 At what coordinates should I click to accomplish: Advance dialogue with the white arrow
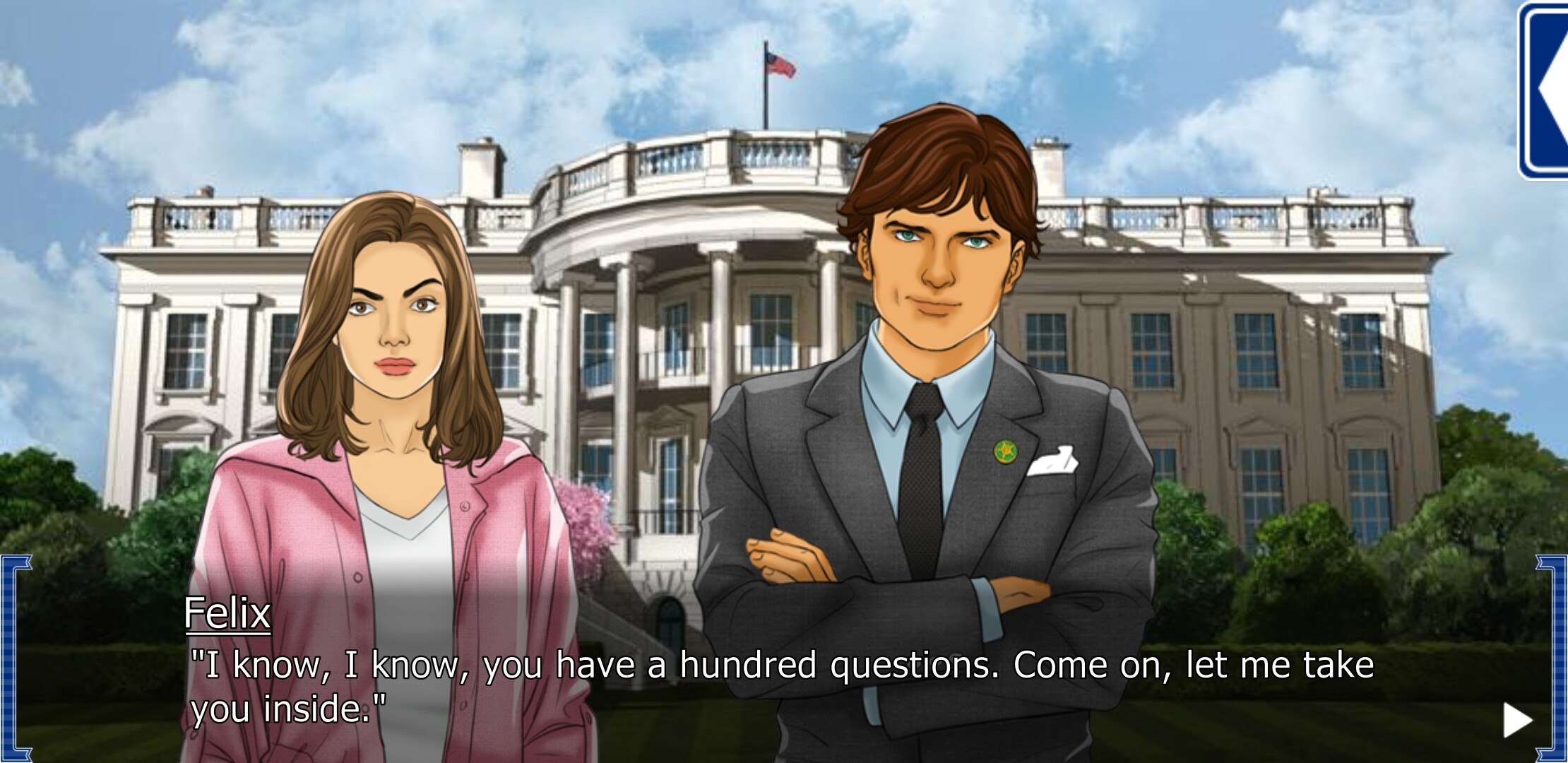point(1517,720)
